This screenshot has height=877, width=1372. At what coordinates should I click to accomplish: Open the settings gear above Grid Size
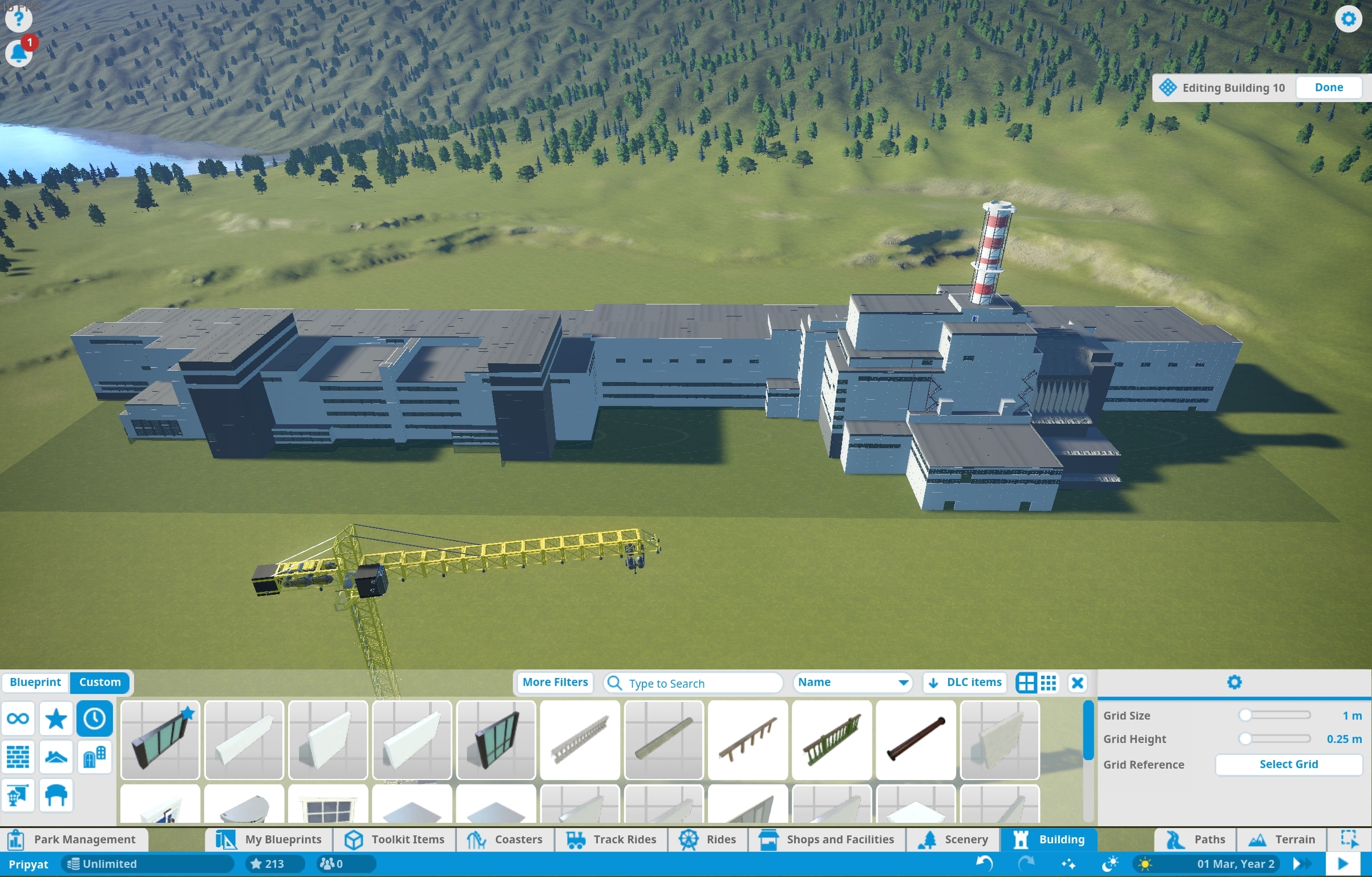(1235, 682)
